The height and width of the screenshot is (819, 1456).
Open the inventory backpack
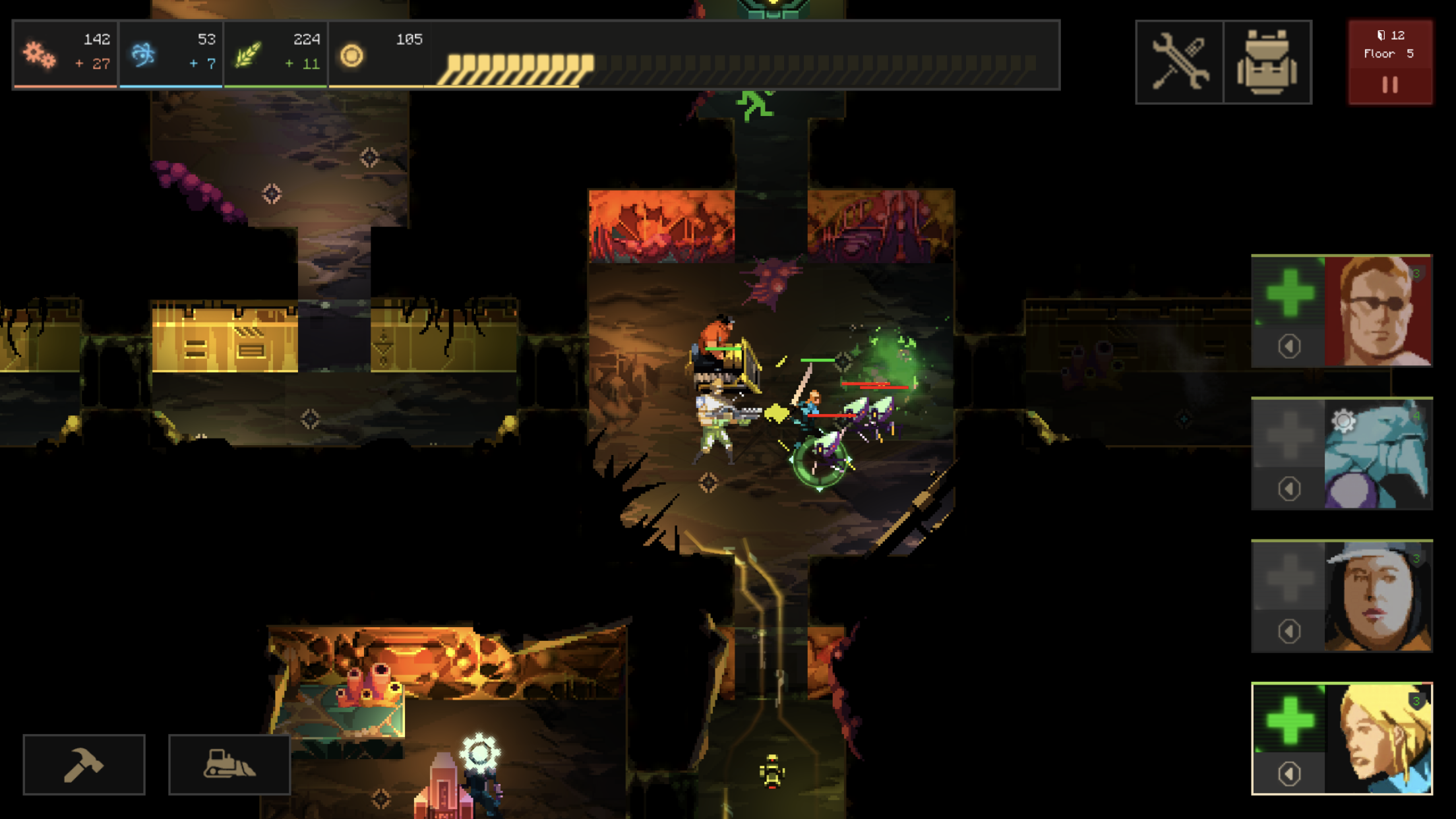point(1267,61)
